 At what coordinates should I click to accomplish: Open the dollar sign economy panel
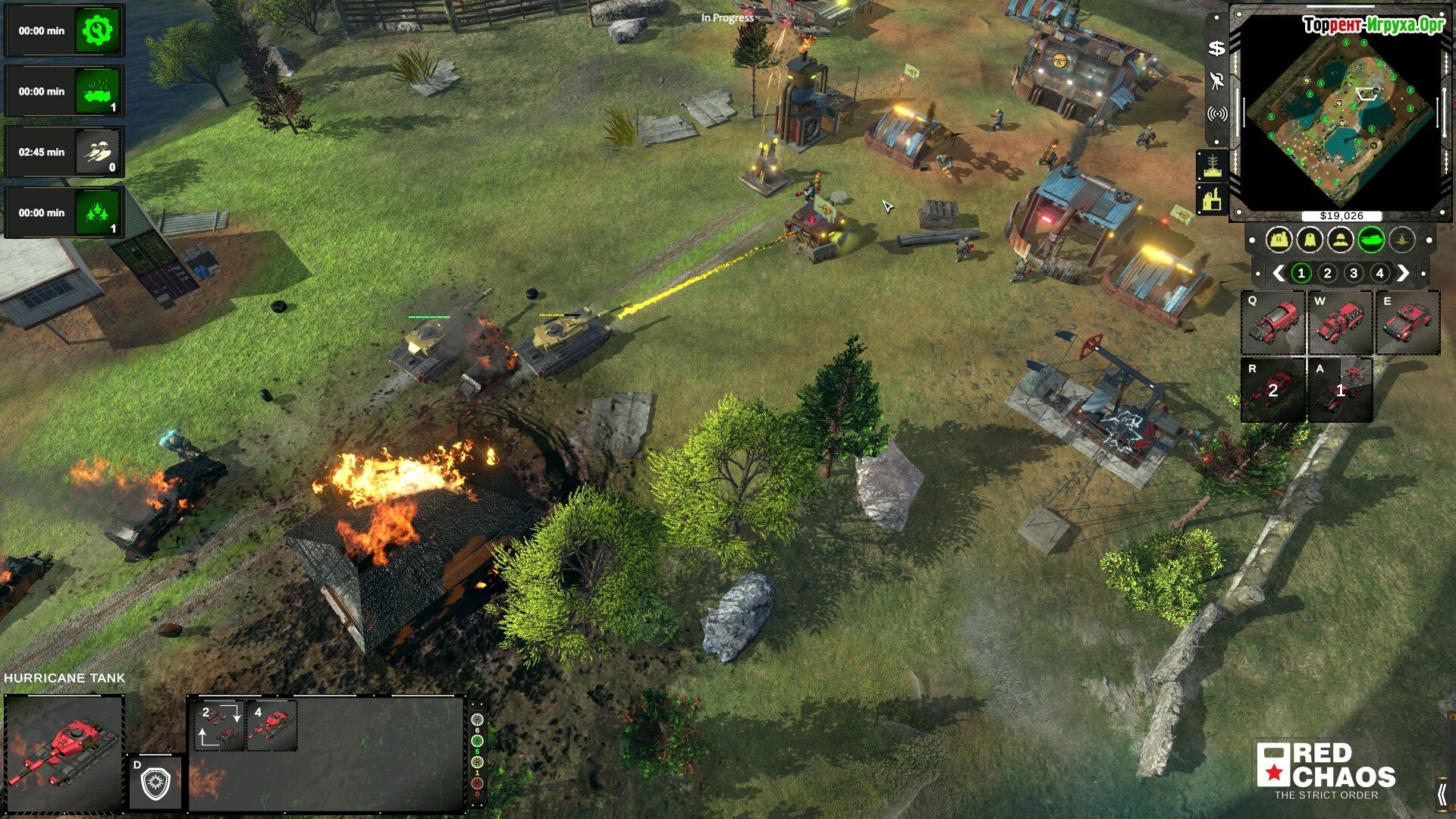(x=1216, y=49)
